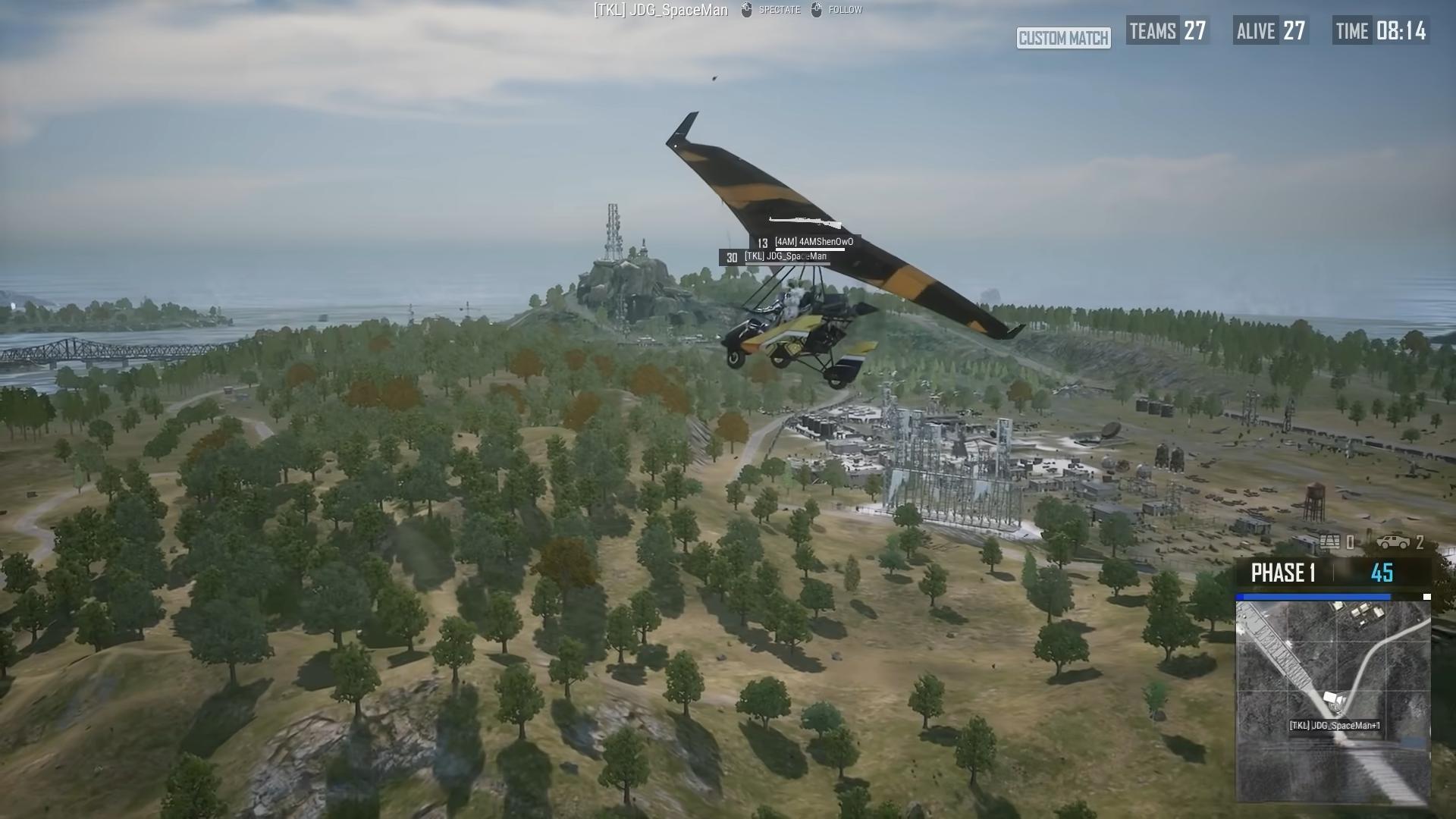
Task: Click player name 4AMShenOwO in killfeed
Action: [814, 241]
